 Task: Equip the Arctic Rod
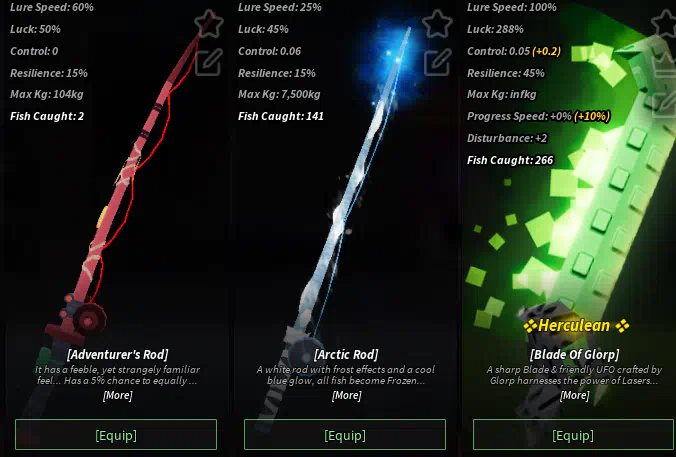[x=345, y=435]
